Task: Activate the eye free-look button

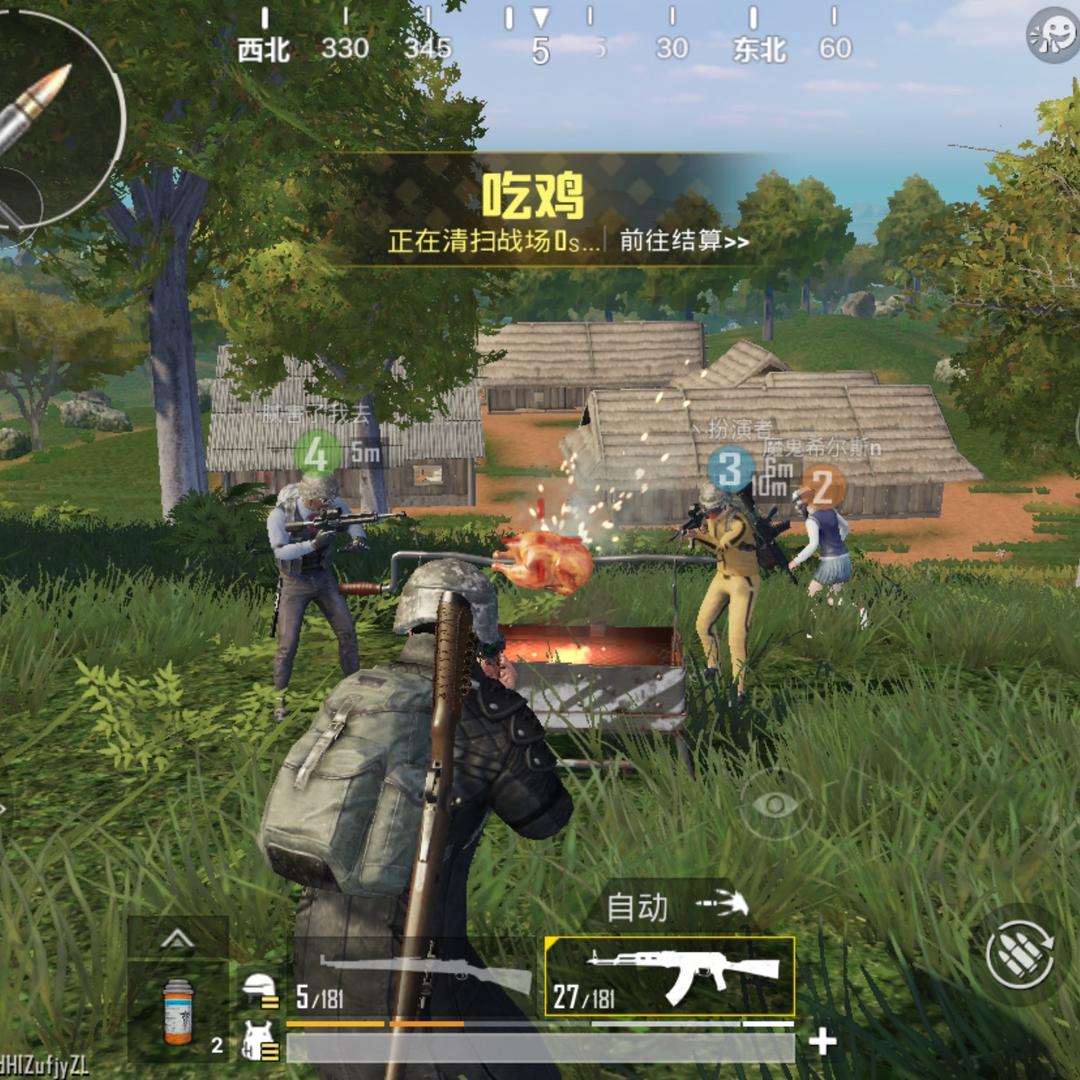Action: tap(776, 804)
